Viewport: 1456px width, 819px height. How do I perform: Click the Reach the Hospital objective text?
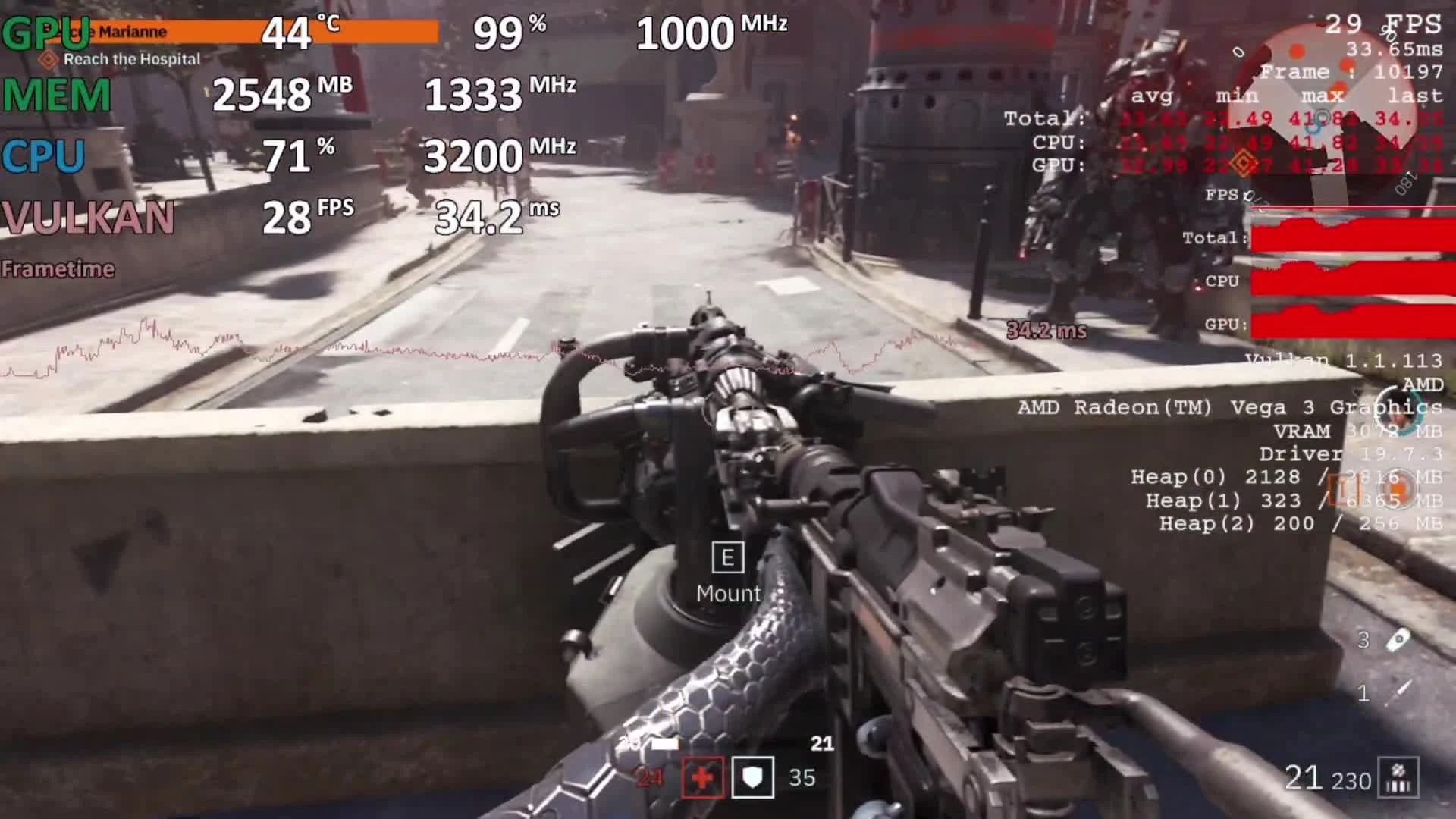[132, 59]
